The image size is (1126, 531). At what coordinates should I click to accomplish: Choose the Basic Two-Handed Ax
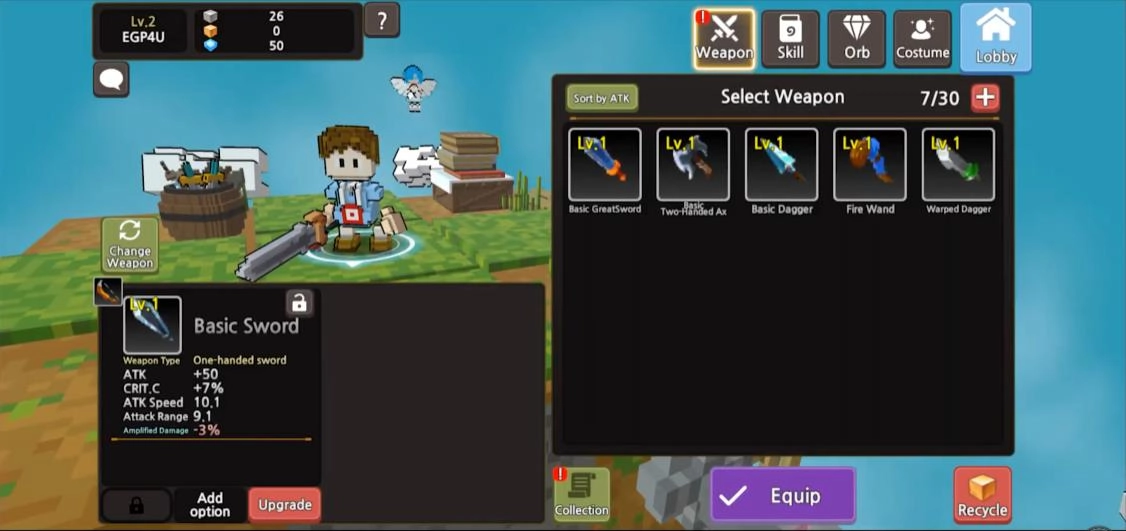(x=692, y=165)
